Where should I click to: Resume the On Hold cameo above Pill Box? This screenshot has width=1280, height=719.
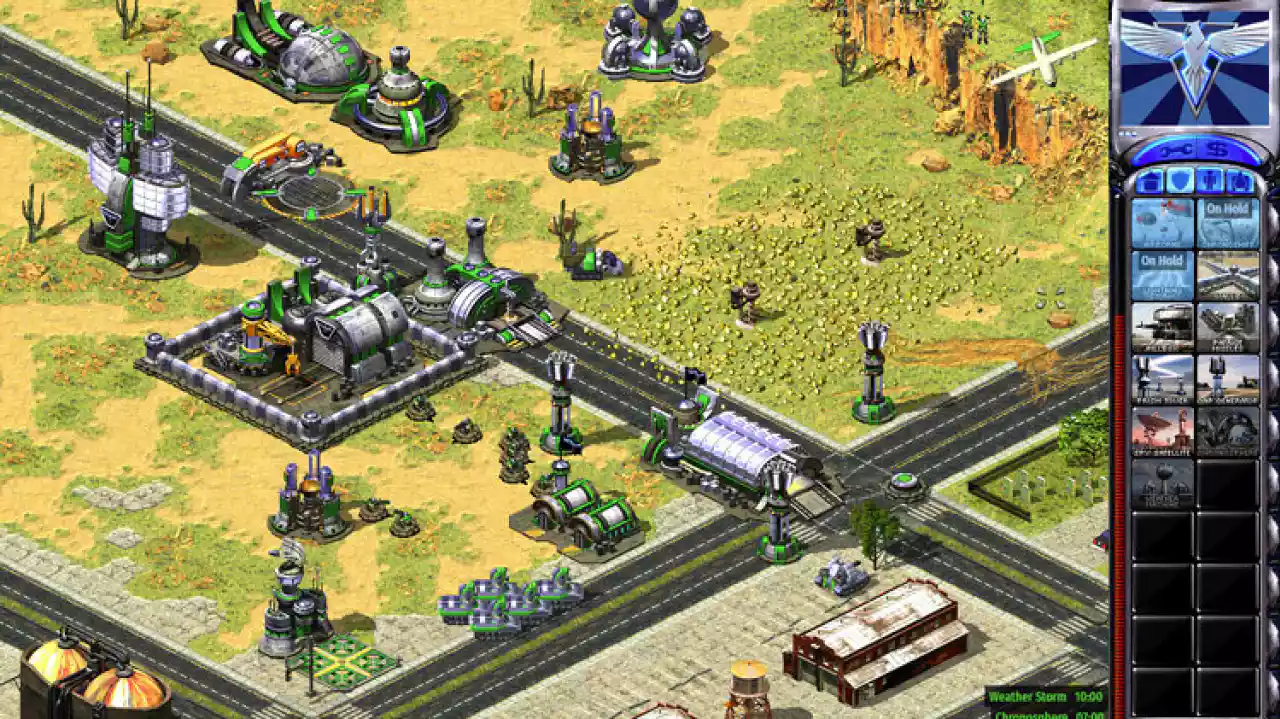[1162, 275]
